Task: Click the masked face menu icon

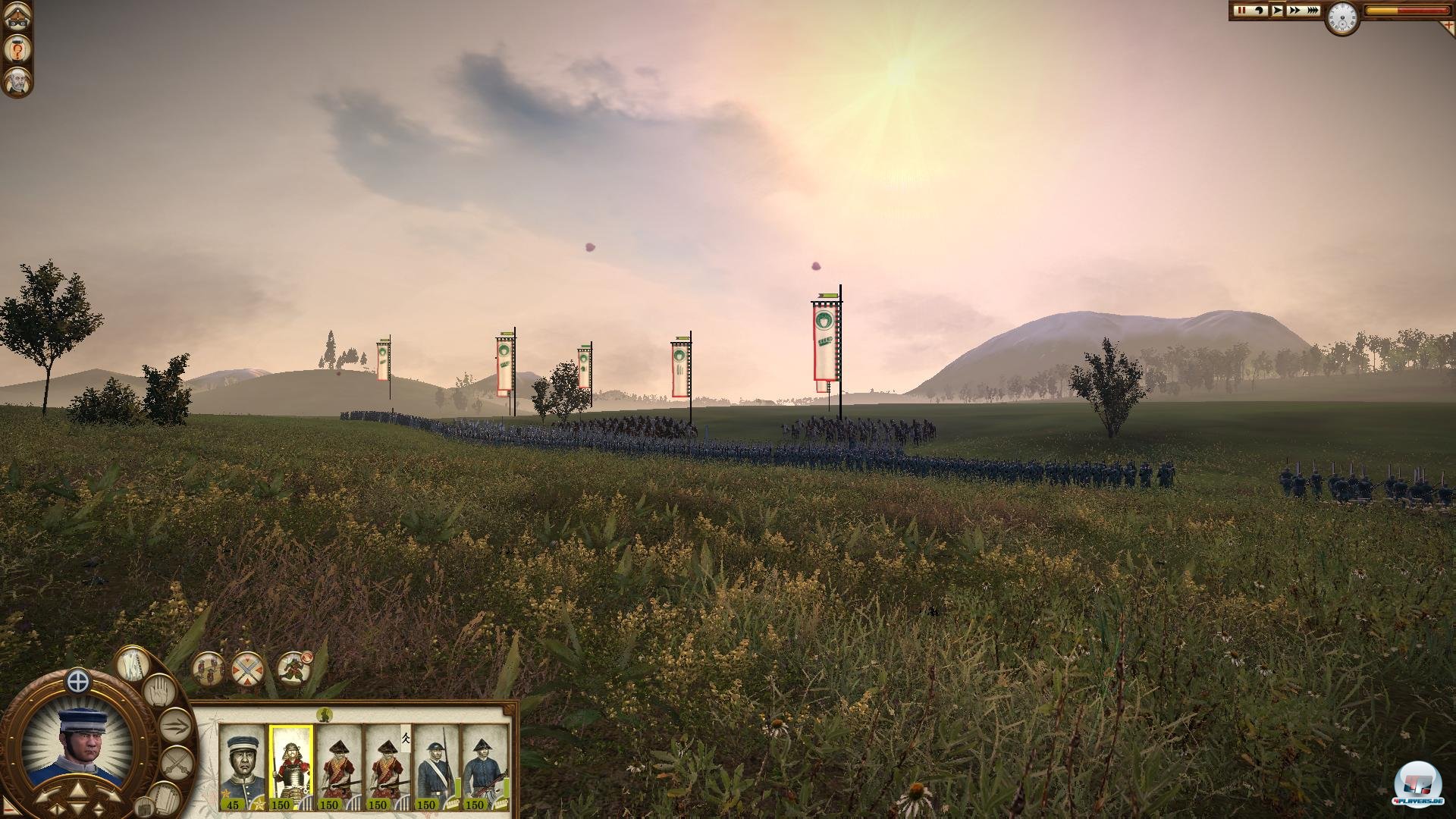Action: click(16, 18)
